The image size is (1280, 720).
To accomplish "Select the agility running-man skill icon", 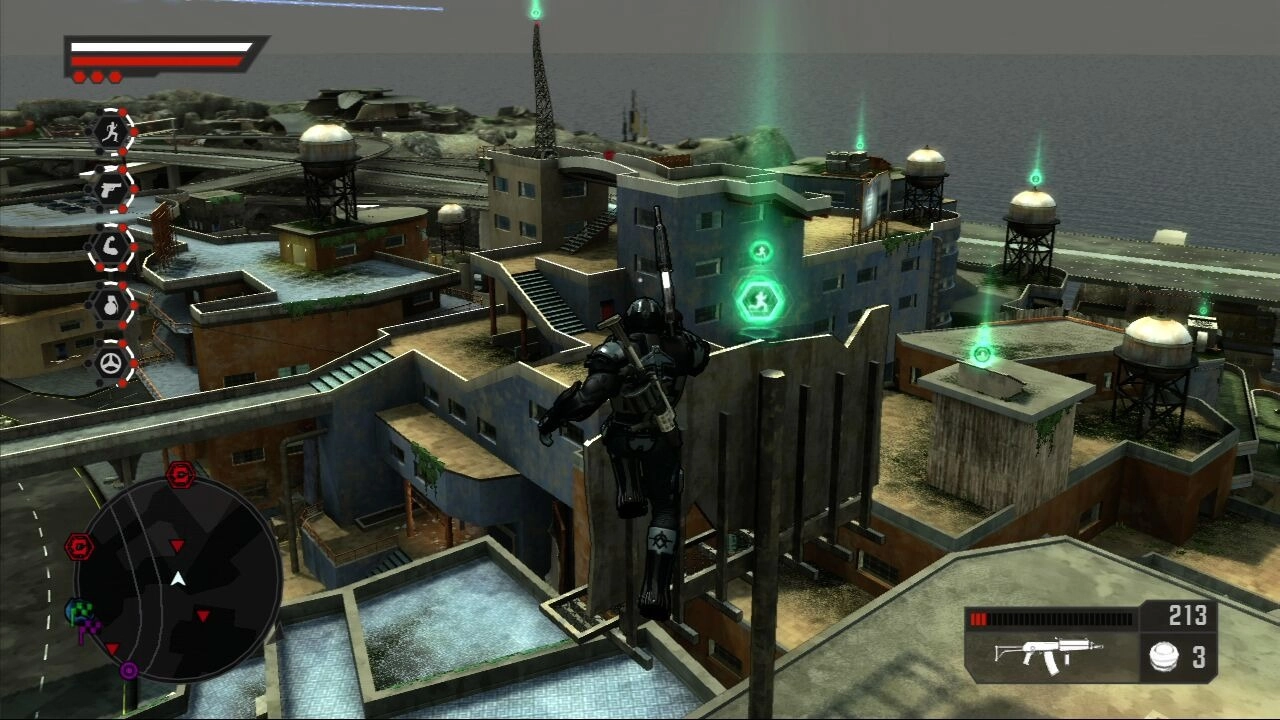I will (111, 131).
